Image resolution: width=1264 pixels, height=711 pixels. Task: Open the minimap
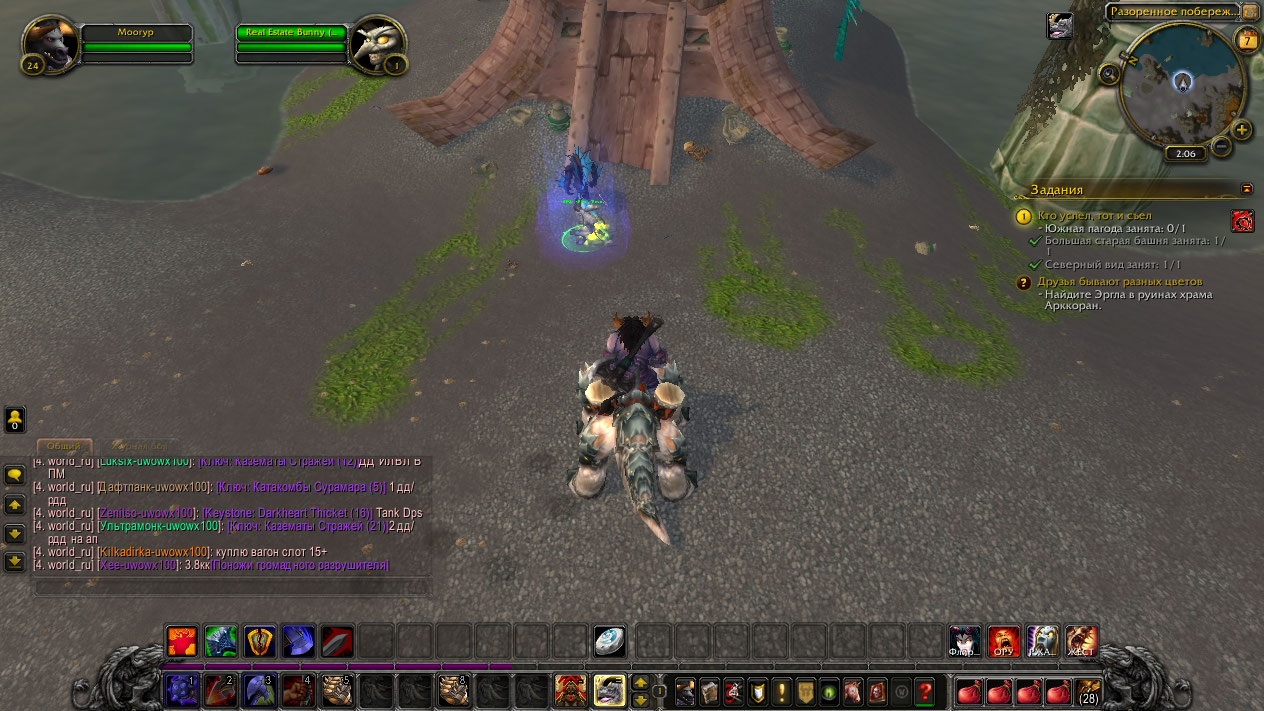(1182, 85)
